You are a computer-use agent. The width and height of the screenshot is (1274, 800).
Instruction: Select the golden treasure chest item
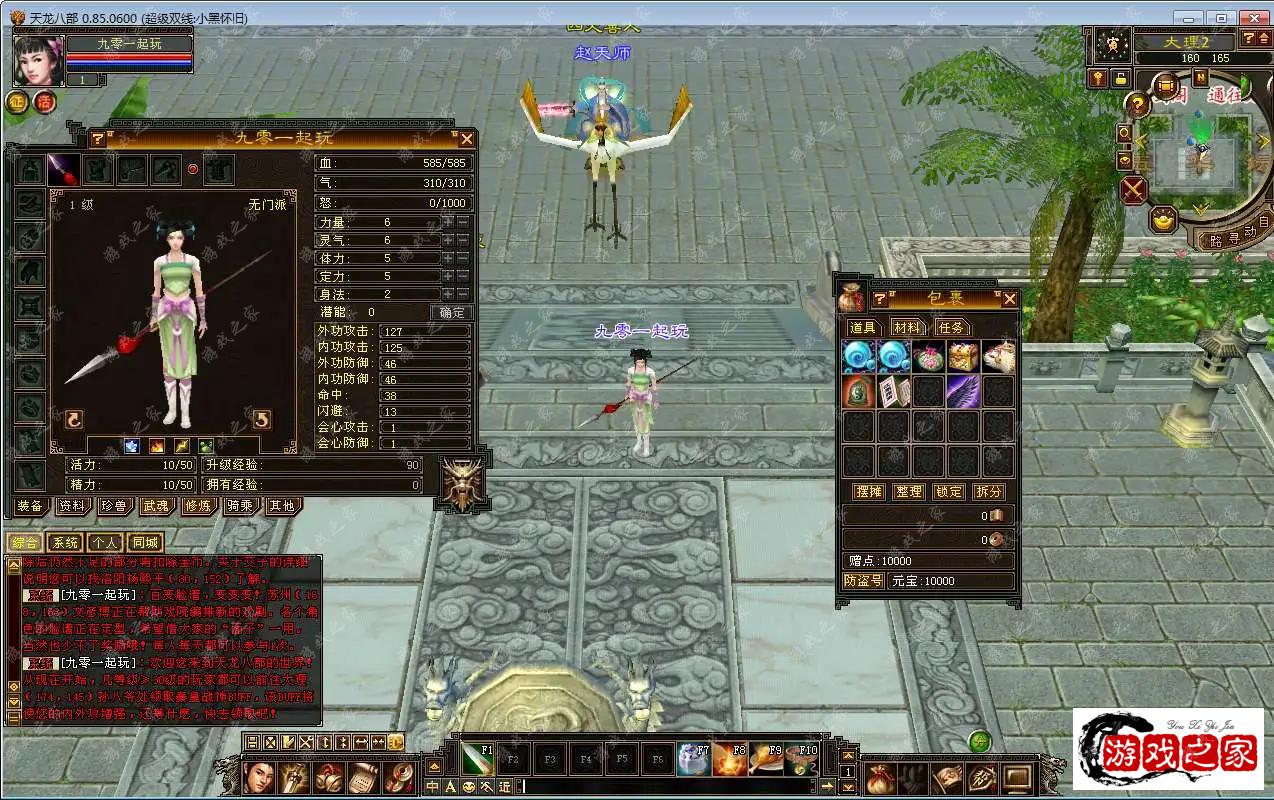coord(963,357)
